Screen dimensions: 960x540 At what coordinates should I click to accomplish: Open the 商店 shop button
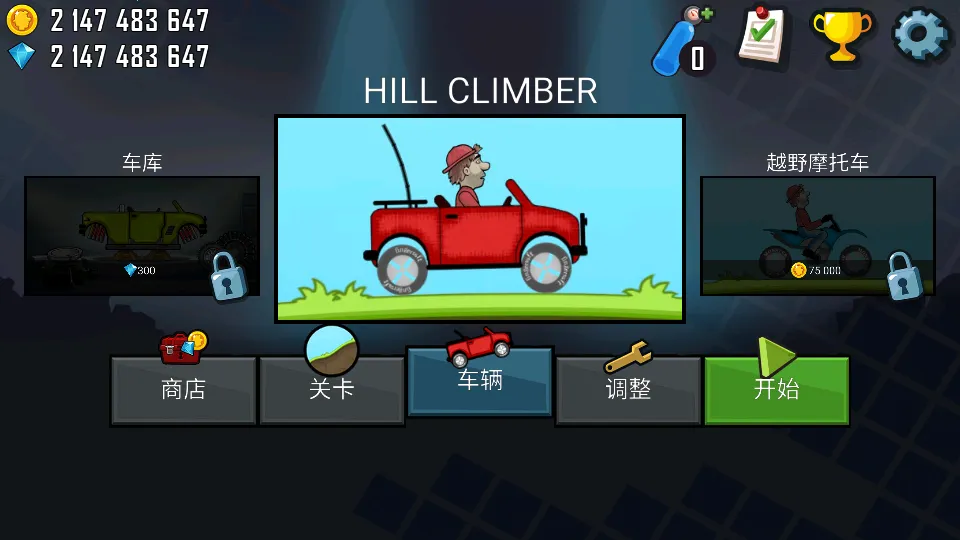pos(183,389)
